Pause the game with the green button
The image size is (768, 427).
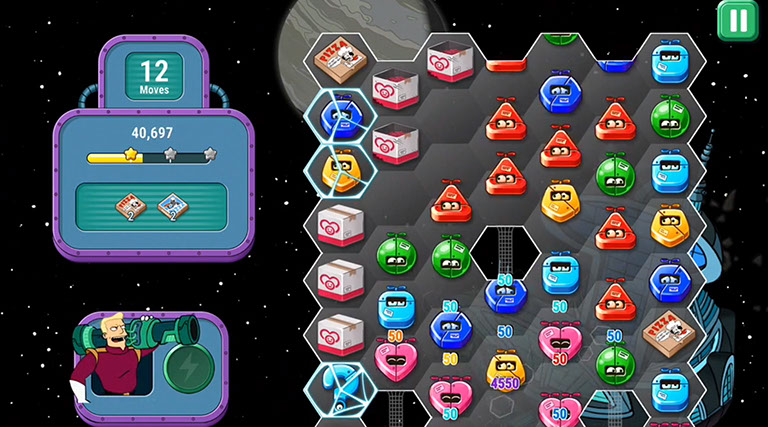738,20
